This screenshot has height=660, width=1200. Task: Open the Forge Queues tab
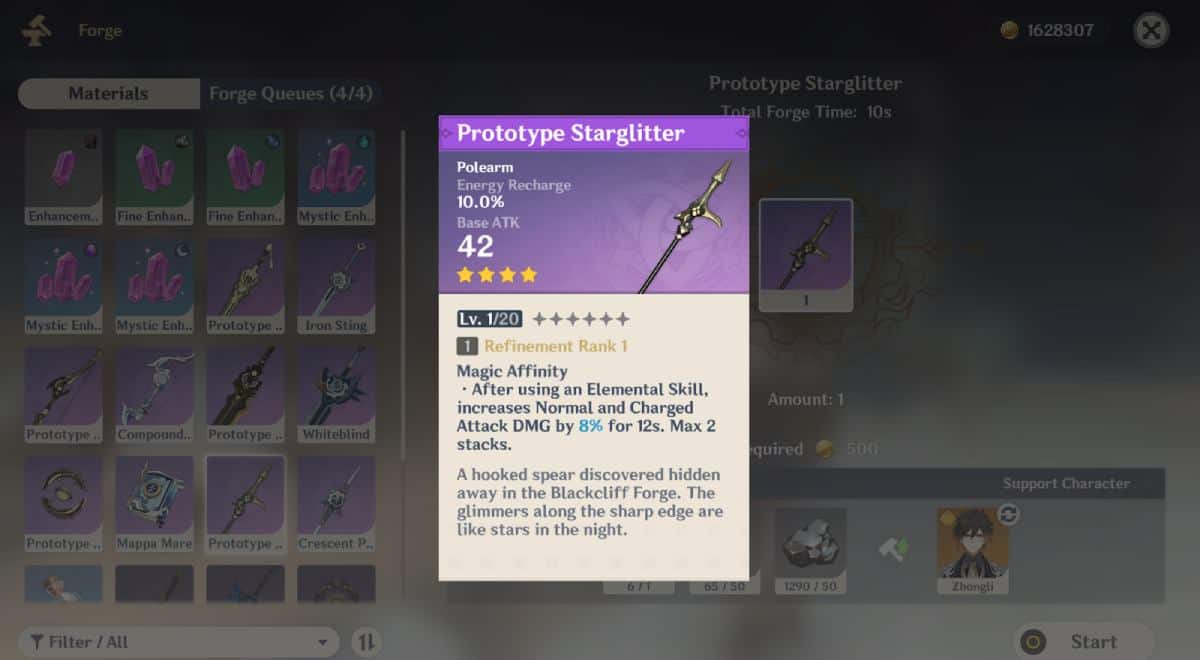[x=290, y=94]
